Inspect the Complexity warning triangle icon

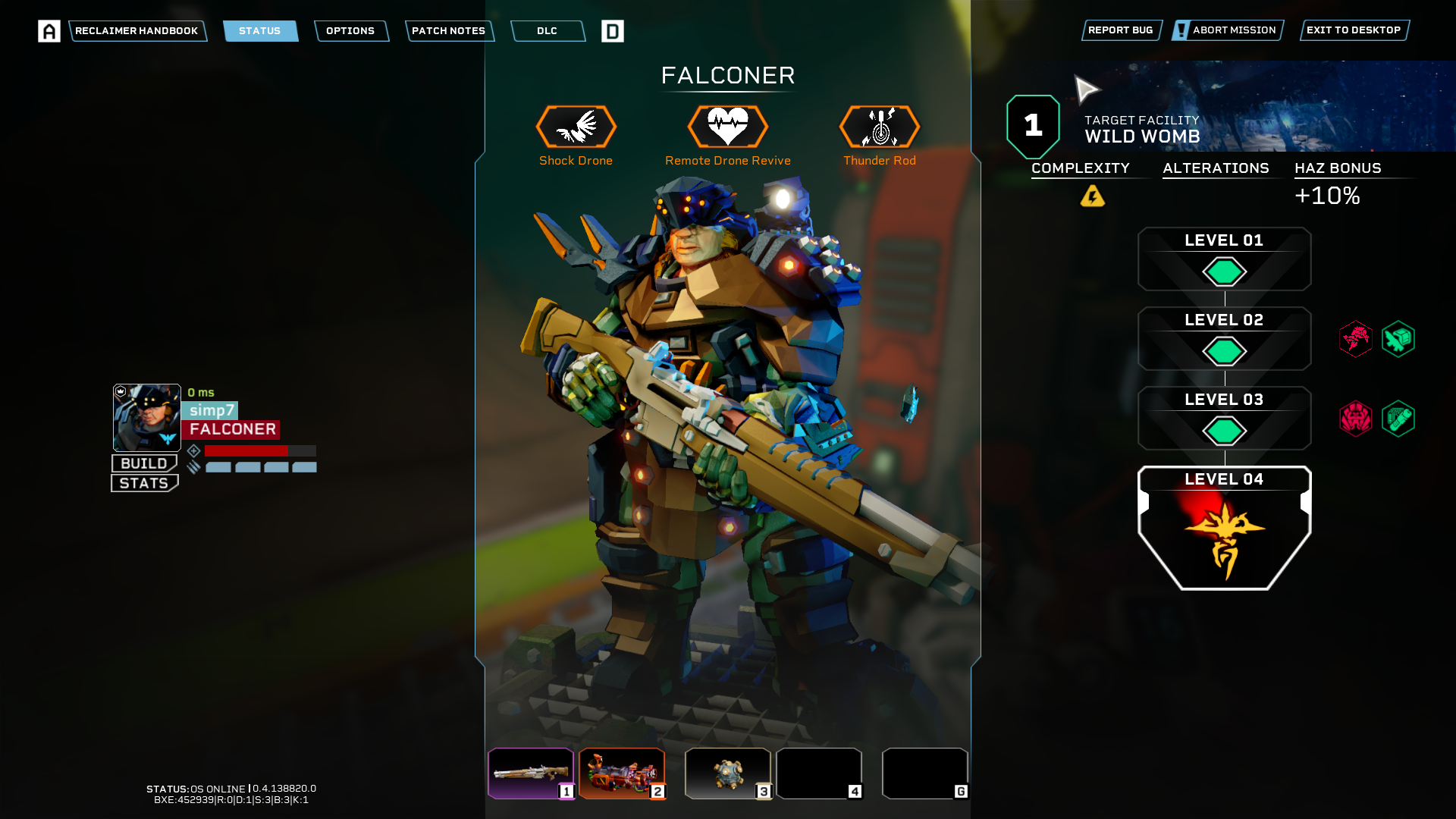pos(1092,196)
